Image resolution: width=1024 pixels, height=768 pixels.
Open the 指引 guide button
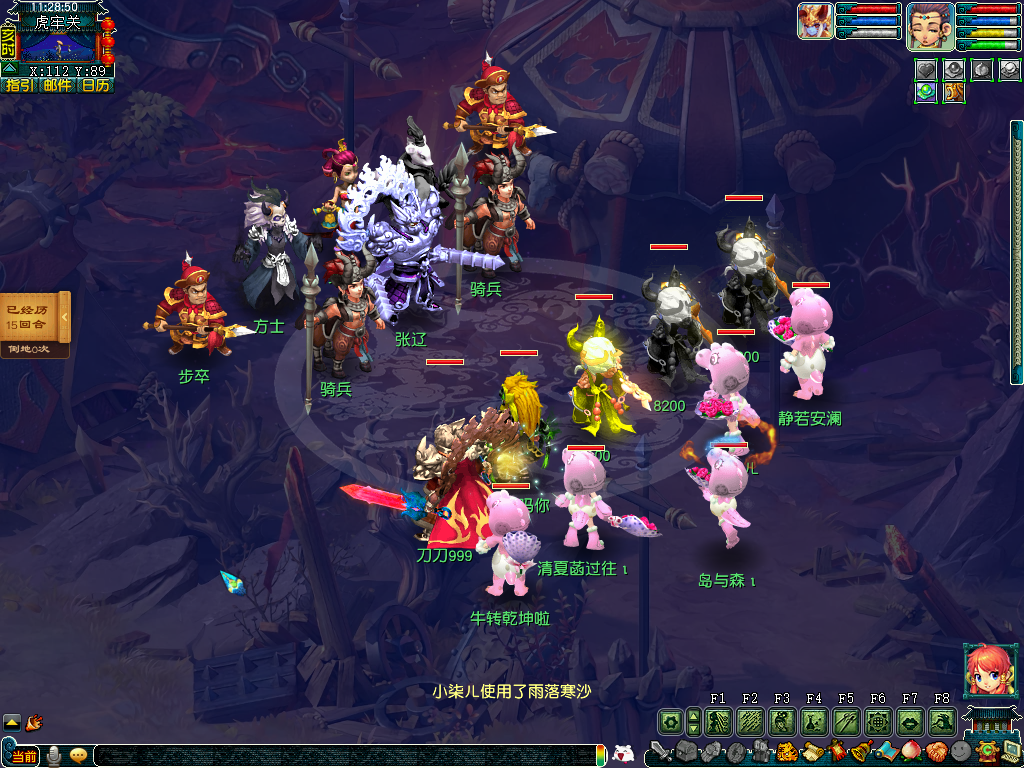(x=19, y=85)
